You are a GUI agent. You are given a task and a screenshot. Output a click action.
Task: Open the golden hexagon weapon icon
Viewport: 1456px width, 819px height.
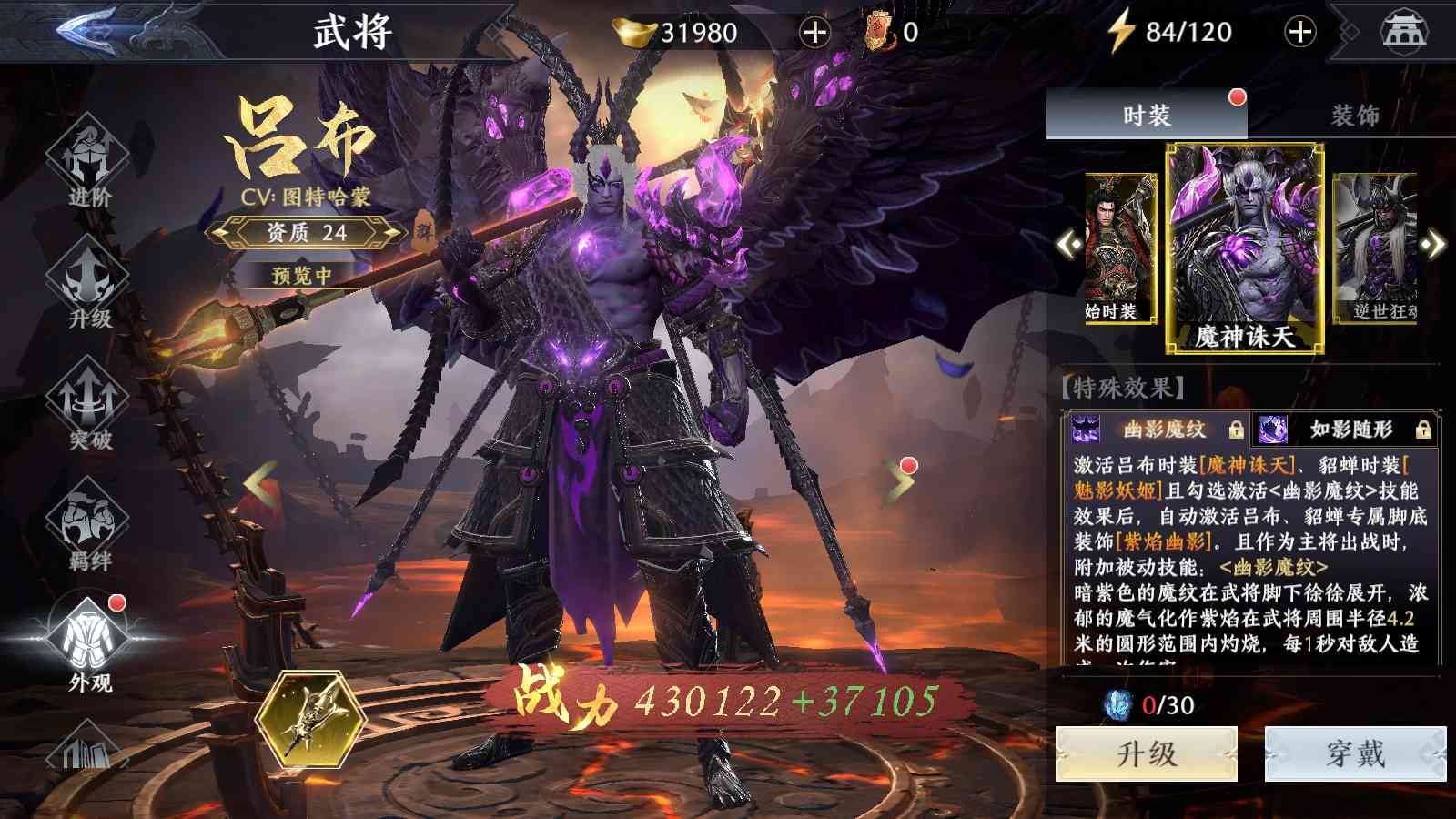(311, 722)
